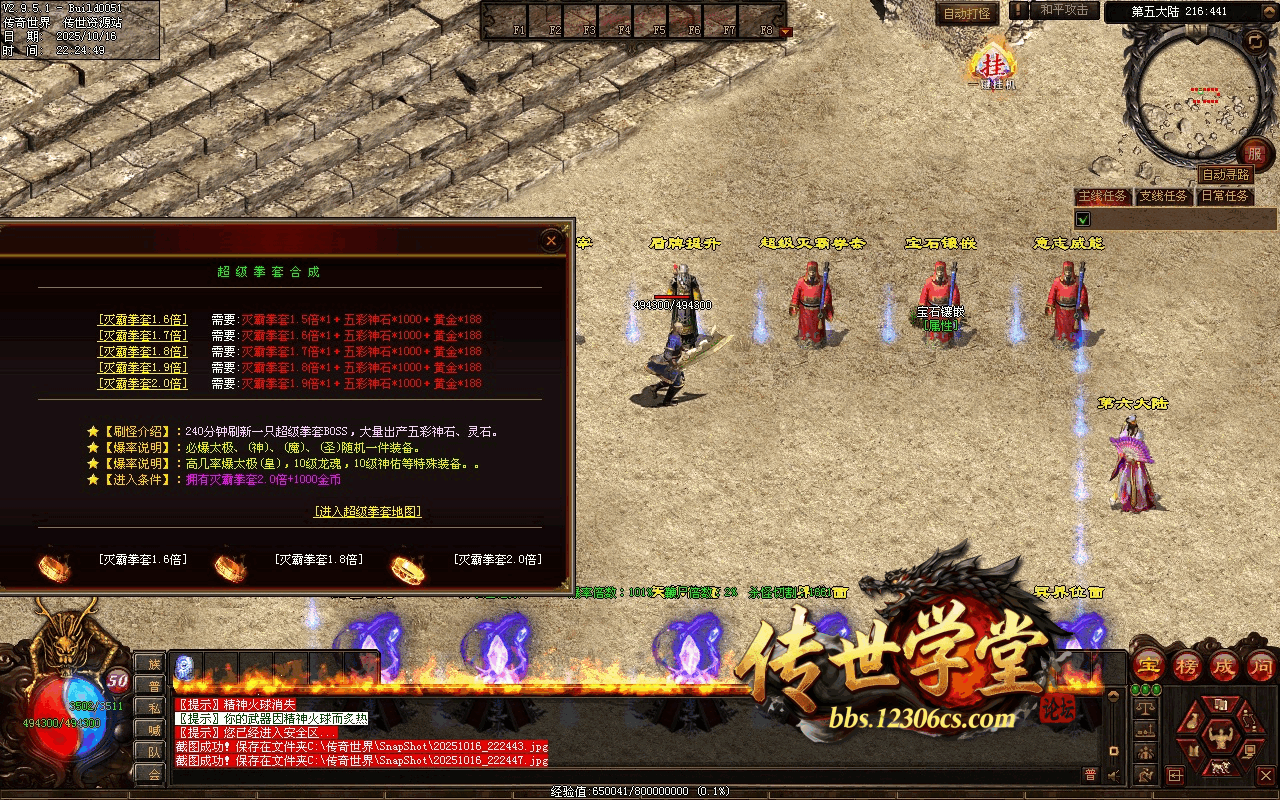Show the 日常任务 daily quest tab
Image resolution: width=1280 pixels, height=800 pixels.
(1225, 196)
